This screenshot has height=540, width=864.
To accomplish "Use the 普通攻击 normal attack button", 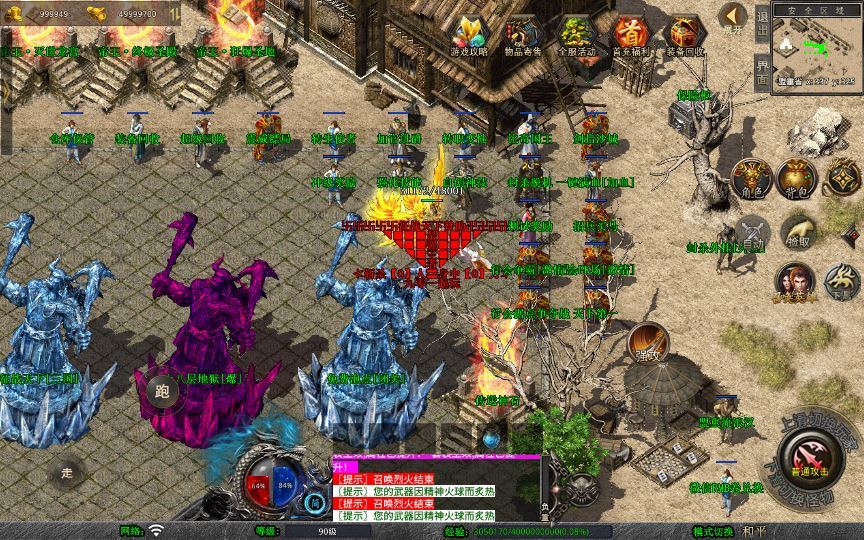I will coord(806,460).
